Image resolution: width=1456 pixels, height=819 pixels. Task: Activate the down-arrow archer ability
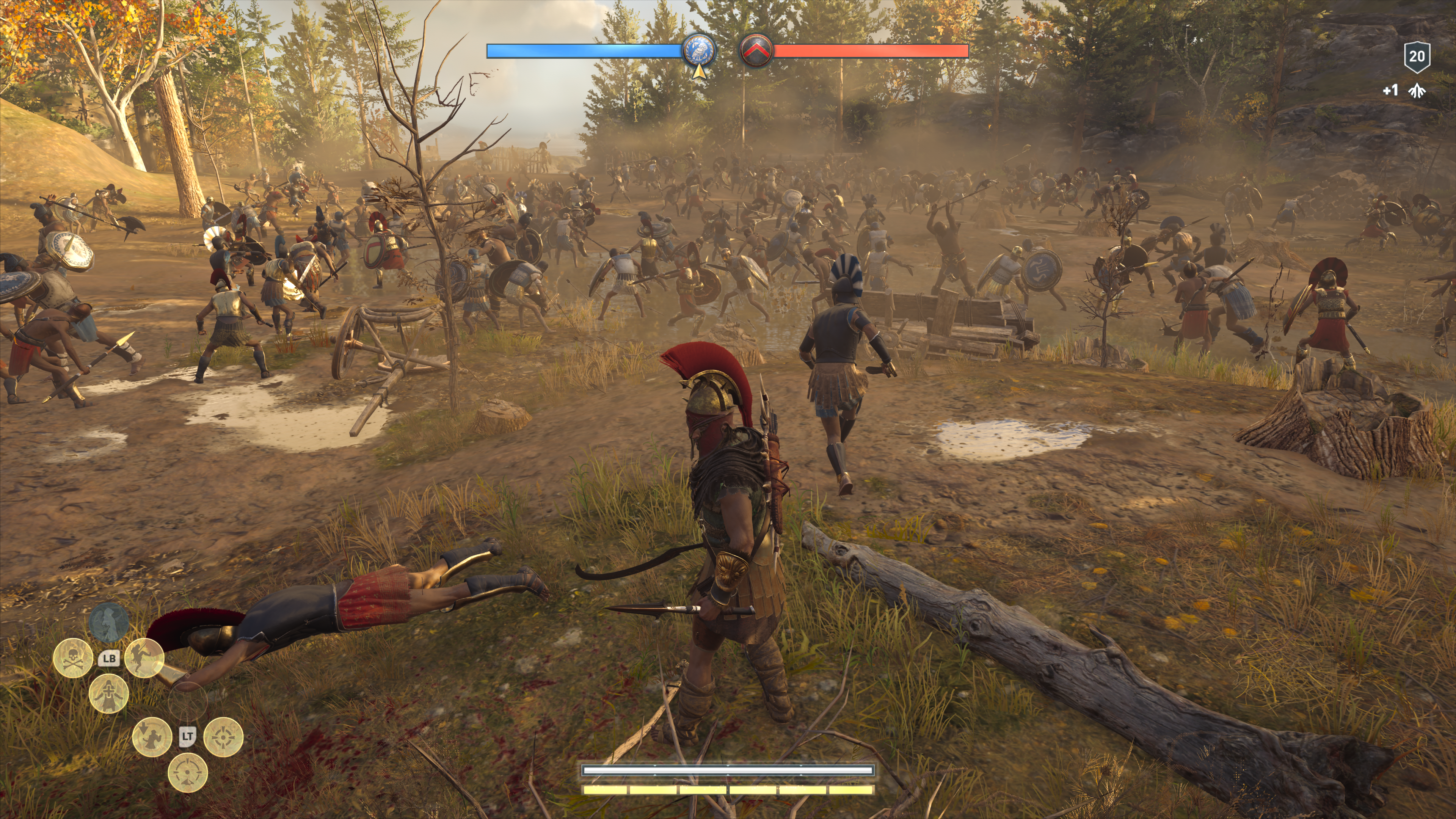152,737
